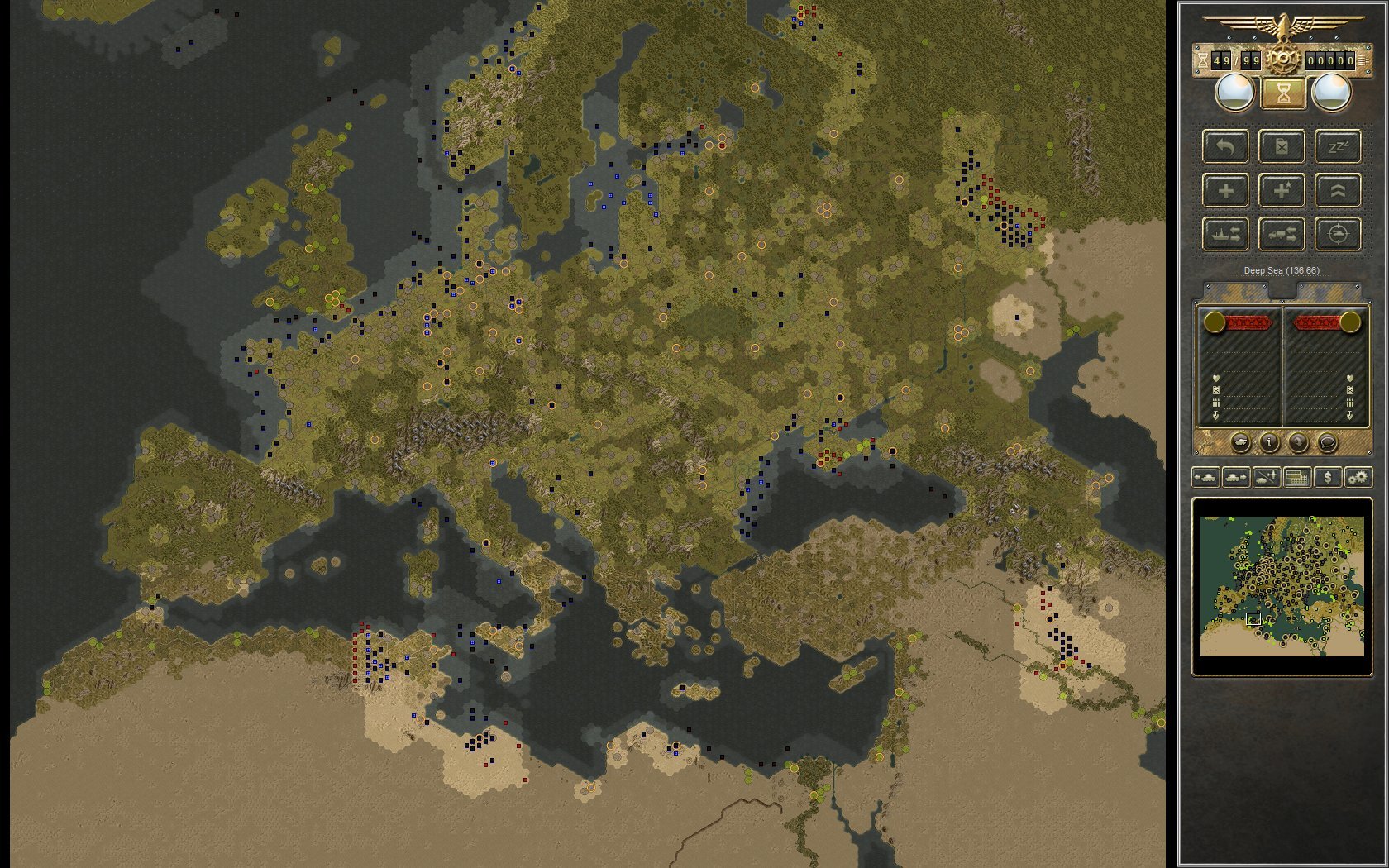Open the strategic map grid overview
Viewport: 1389px width, 868px height.
1296,478
